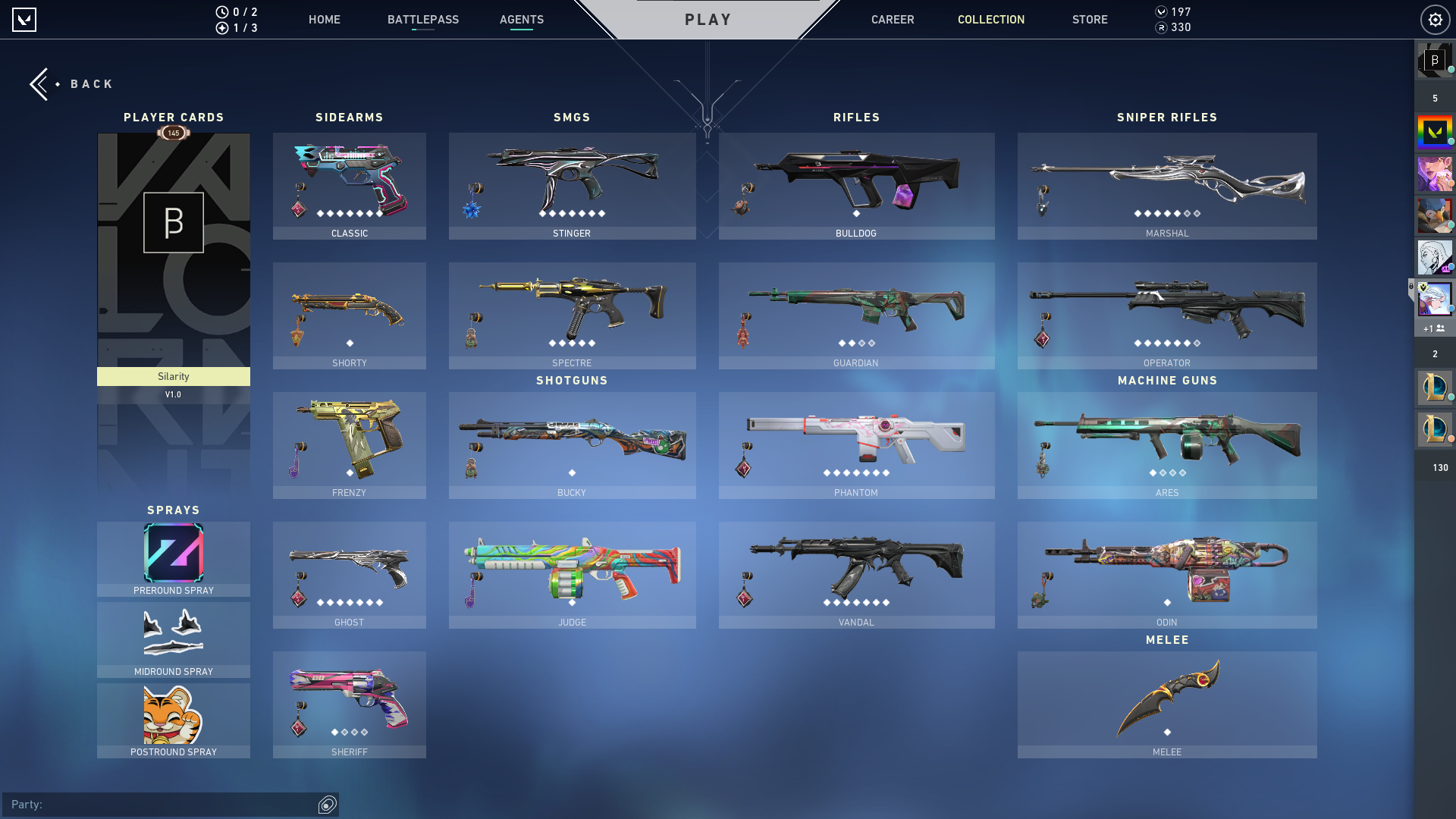Click the whisper icon beside the Party field
Screen dimensions: 1456x819
pos(326,805)
